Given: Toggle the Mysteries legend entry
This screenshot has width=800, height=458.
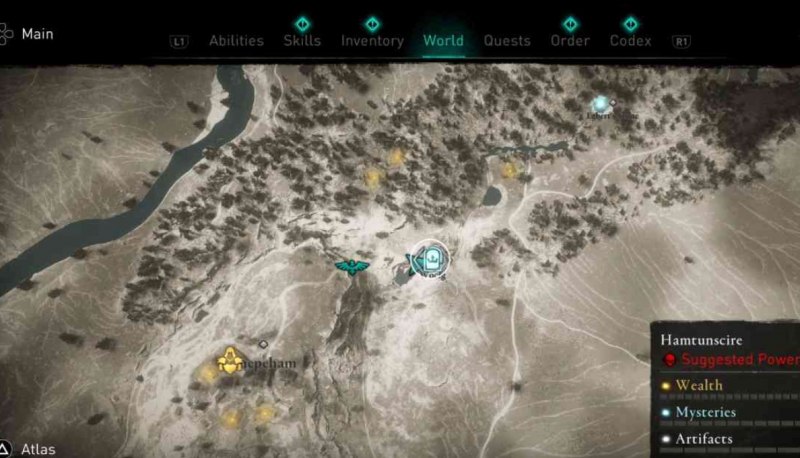Looking at the screenshot, I should 705,412.
